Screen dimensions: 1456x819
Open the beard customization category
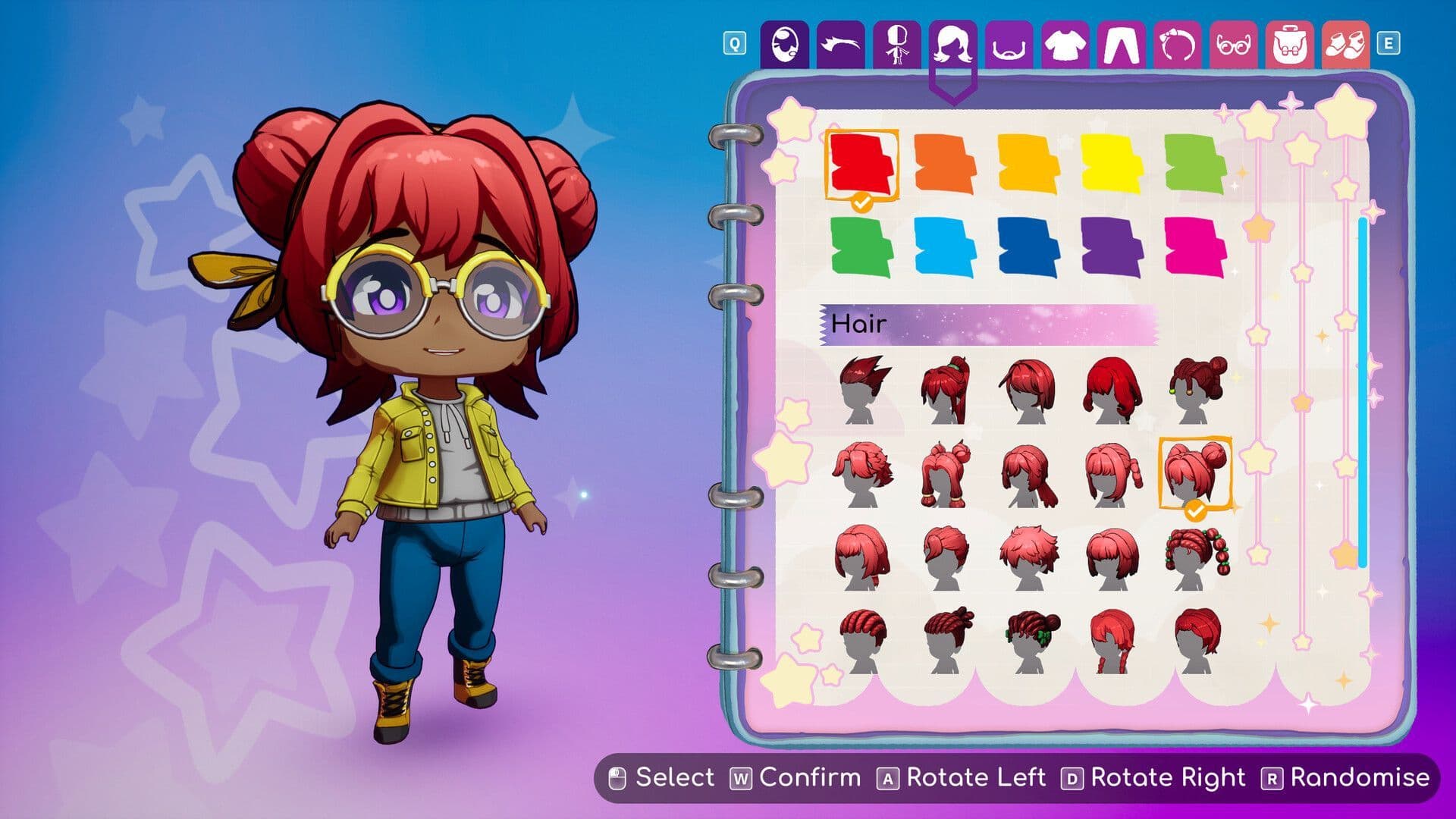[x=1009, y=47]
